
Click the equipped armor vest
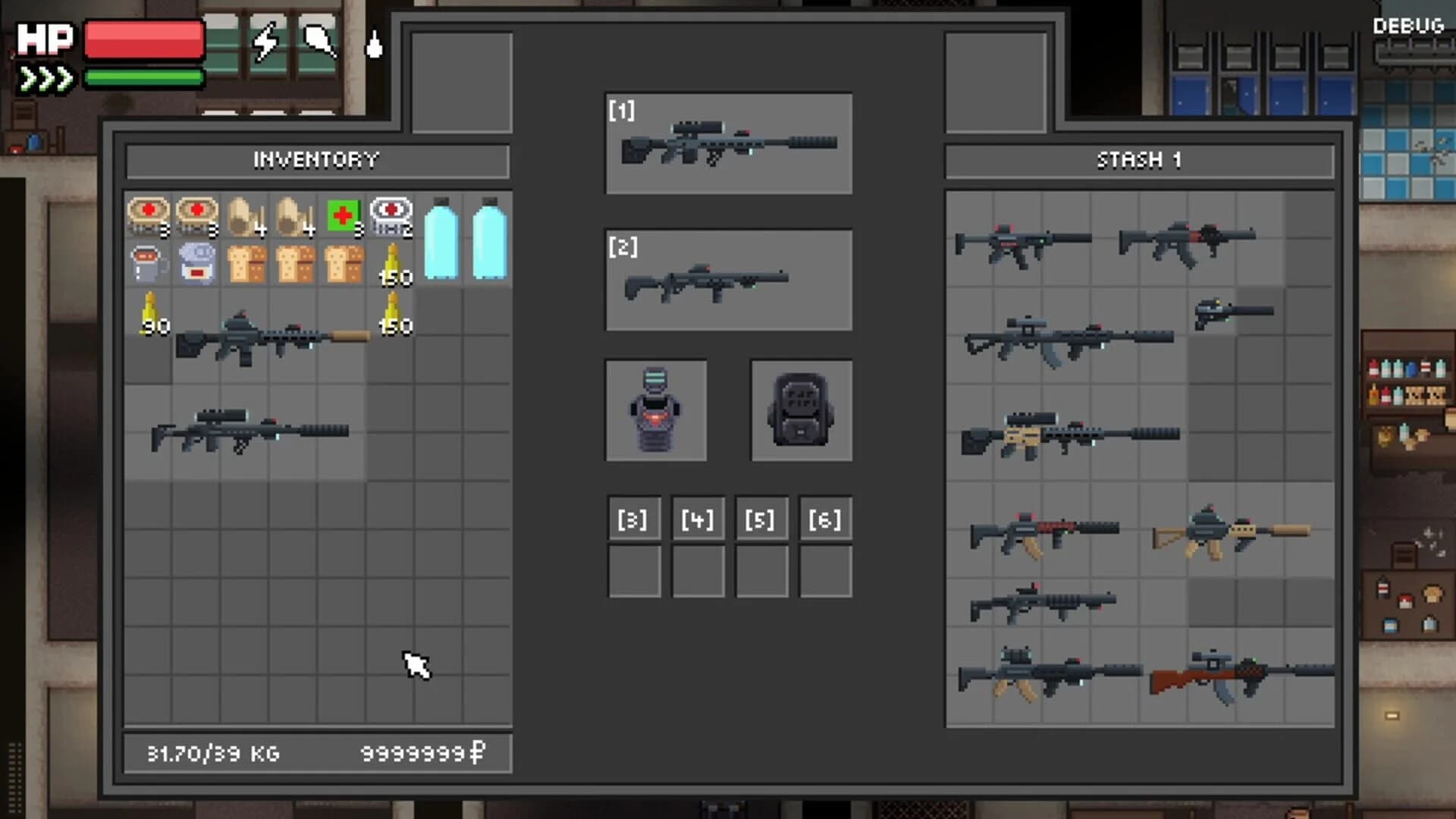pos(656,409)
